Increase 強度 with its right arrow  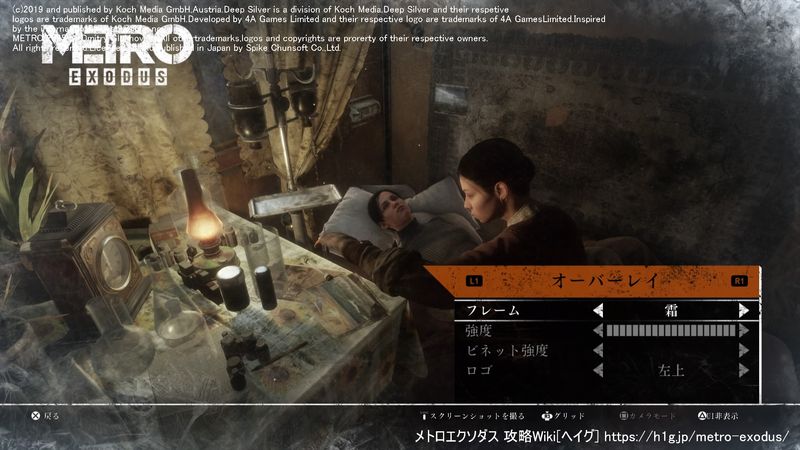pos(743,331)
